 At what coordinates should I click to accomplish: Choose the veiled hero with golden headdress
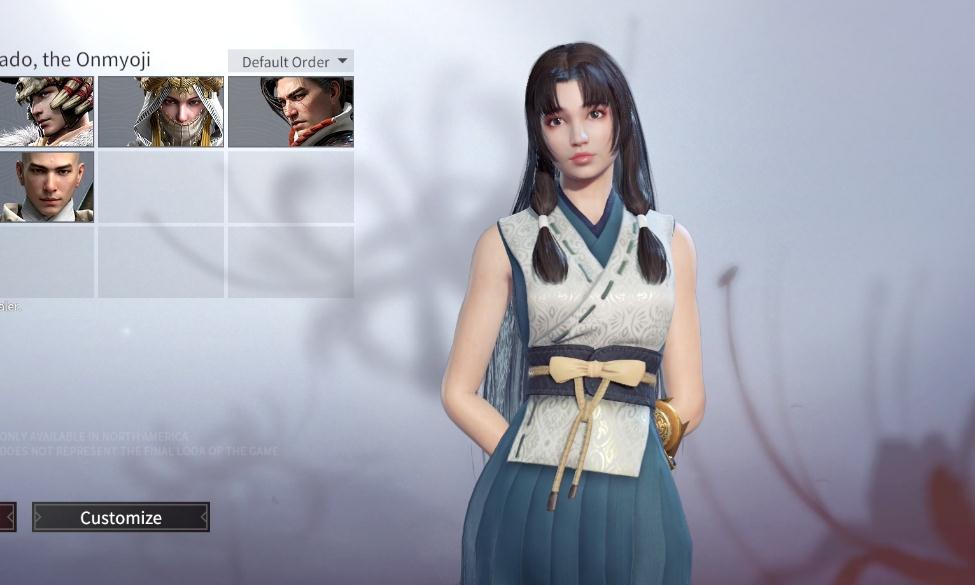[161, 112]
